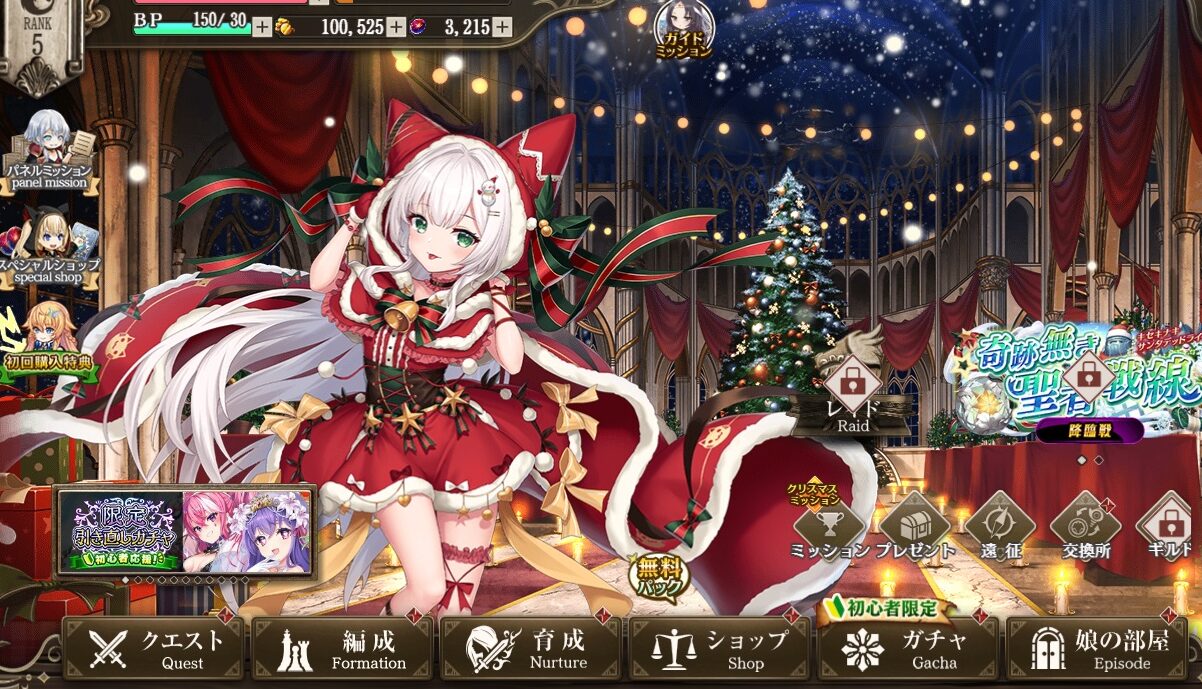This screenshot has height=689, width=1202.
Task: Select the locked Guild icon
Action: click(1168, 527)
